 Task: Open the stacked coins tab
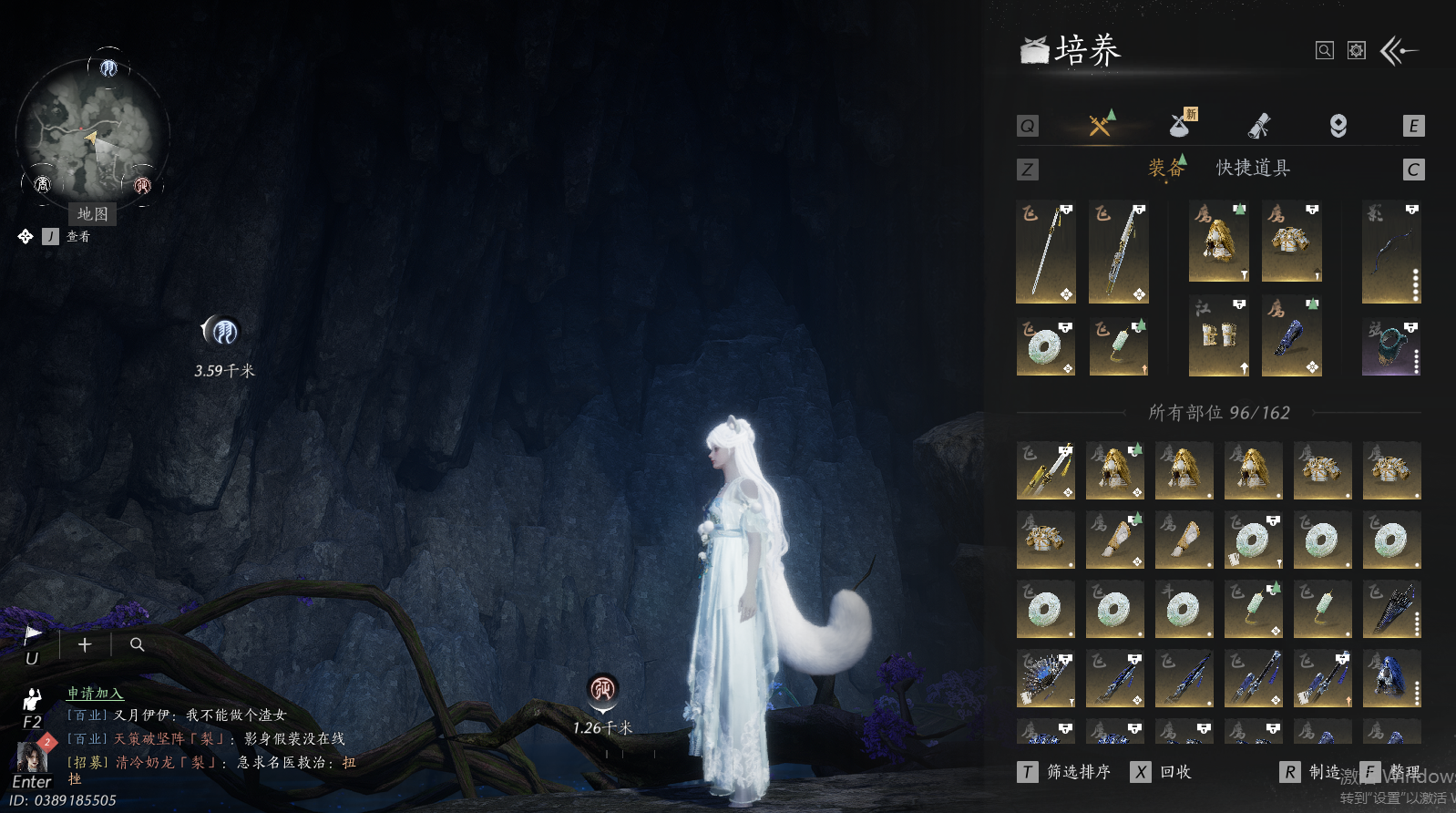pyautogui.click(x=1338, y=126)
